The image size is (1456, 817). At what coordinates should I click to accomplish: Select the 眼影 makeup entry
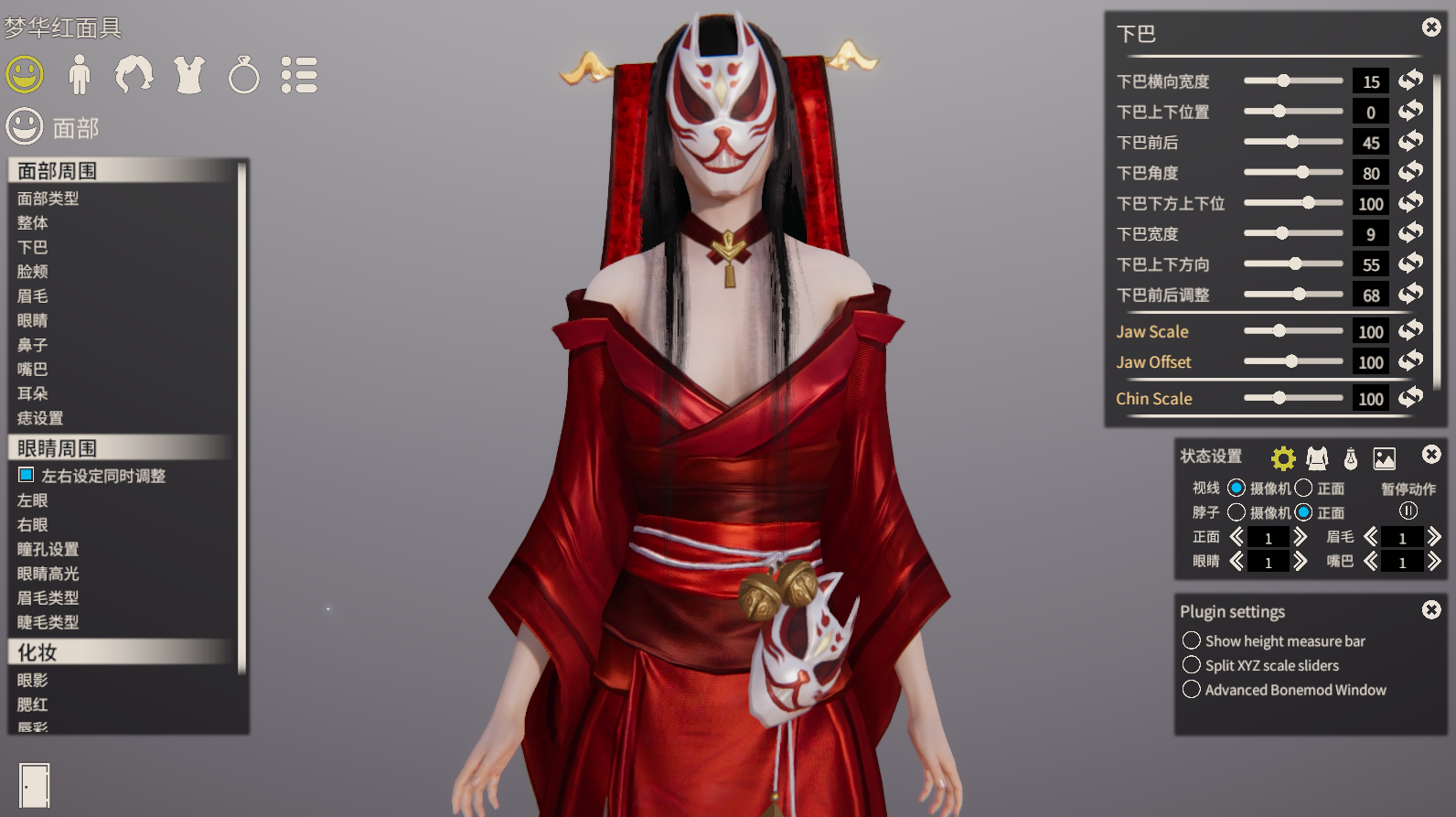pos(33,680)
